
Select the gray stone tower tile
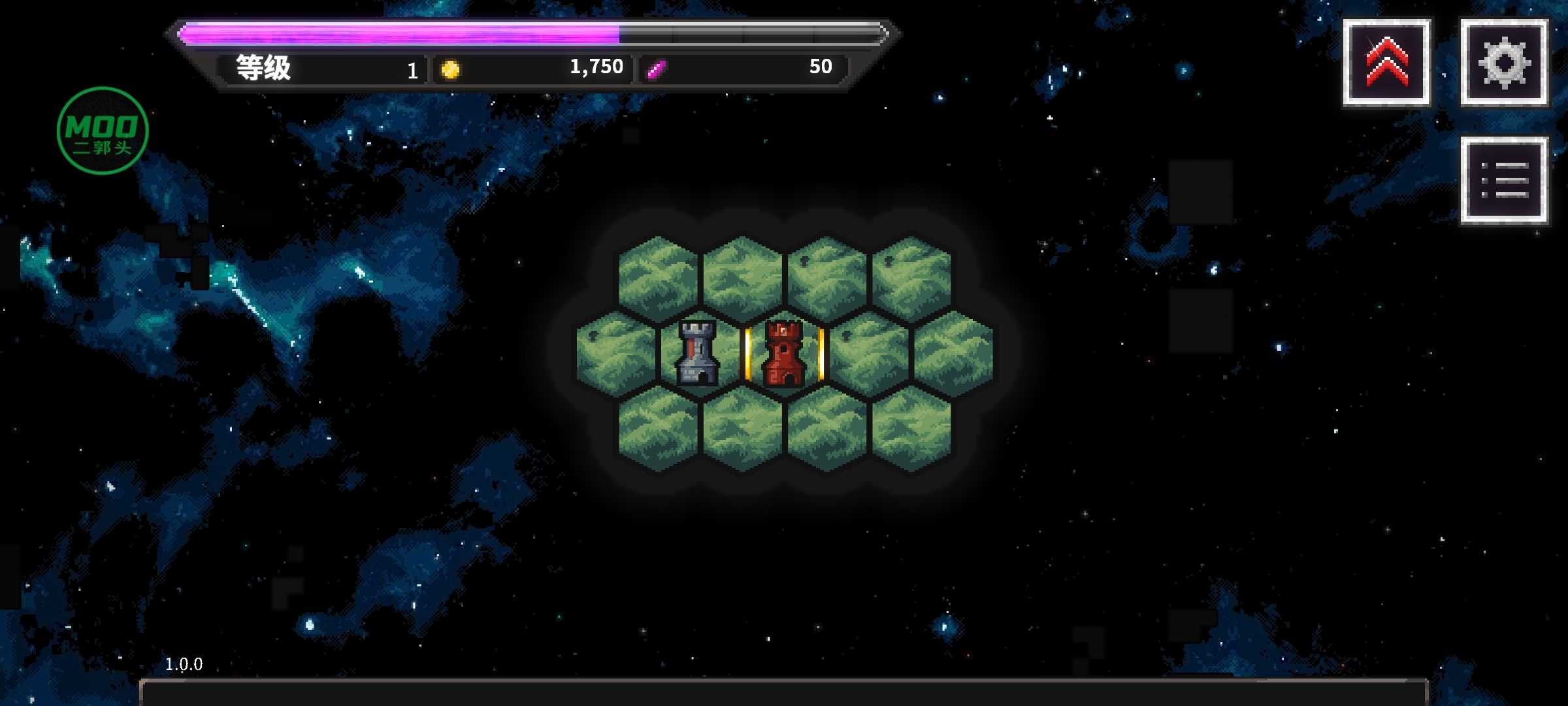(699, 353)
